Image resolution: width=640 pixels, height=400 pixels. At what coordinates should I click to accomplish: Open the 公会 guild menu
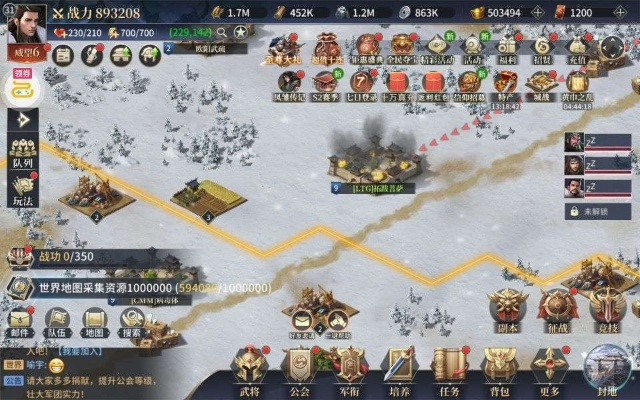click(x=300, y=366)
